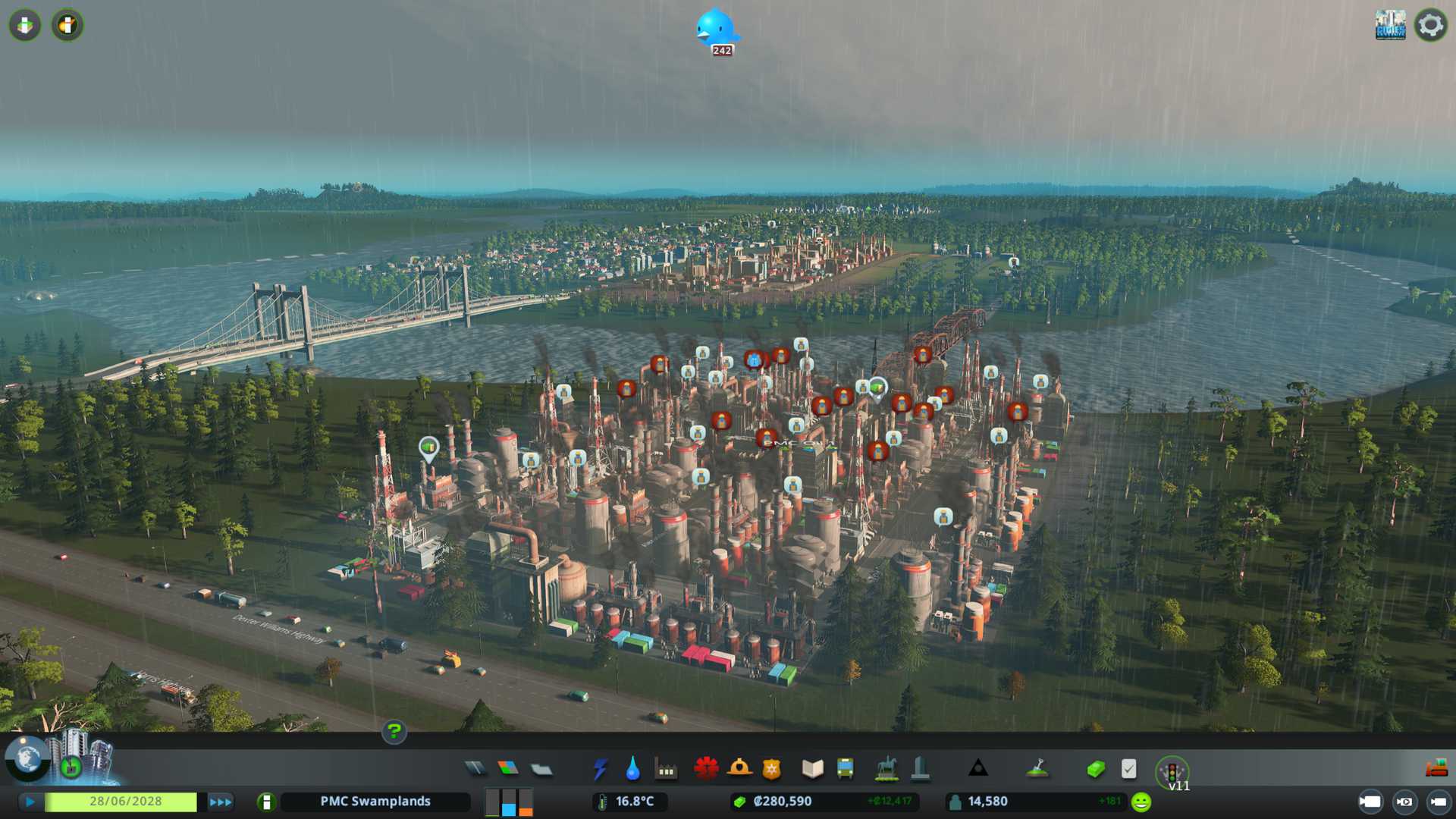
Task: Select the Electricity lightning bolt menu
Action: pyautogui.click(x=600, y=769)
